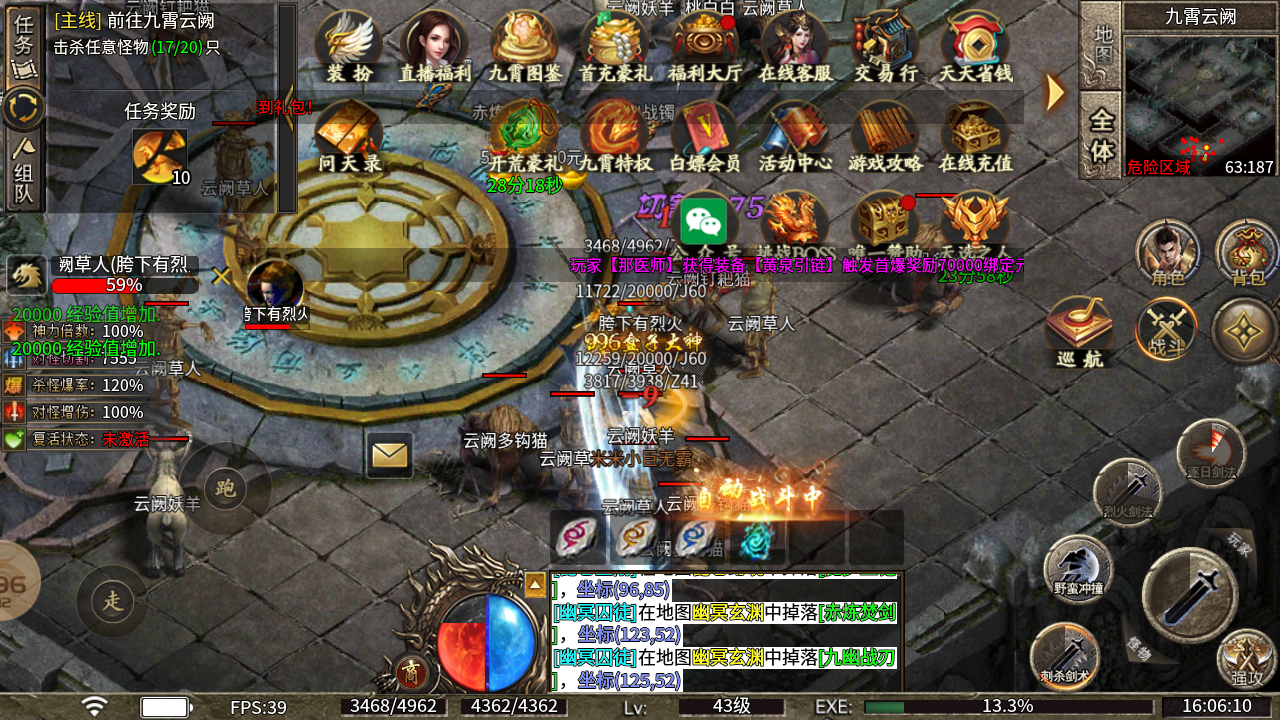Use the 烈火剑法 flame sword skill

1127,492
